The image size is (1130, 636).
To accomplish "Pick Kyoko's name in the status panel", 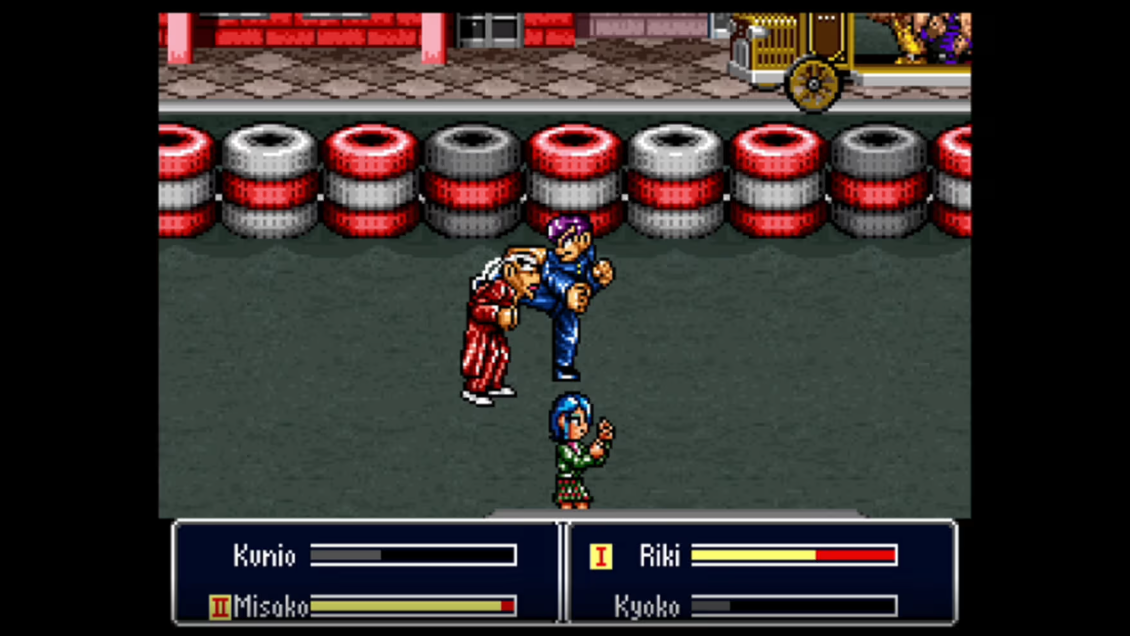I will click(x=647, y=606).
